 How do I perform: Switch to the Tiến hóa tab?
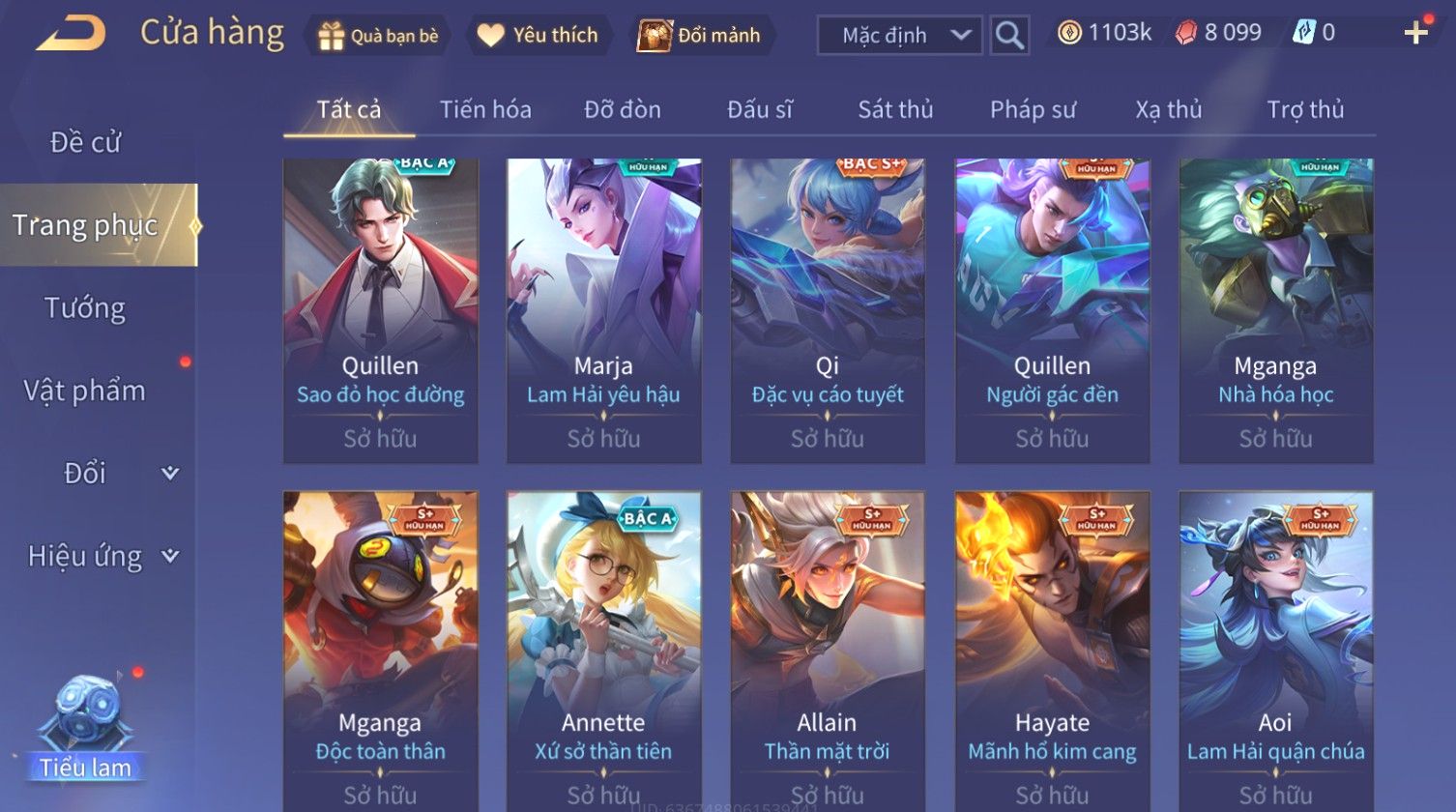(485, 110)
